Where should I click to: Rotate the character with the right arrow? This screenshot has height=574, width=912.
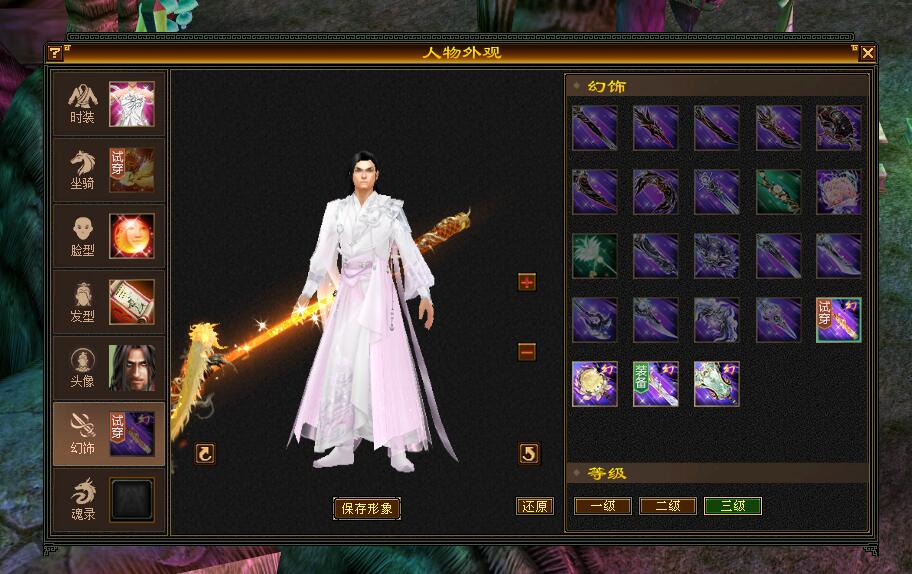(529, 454)
